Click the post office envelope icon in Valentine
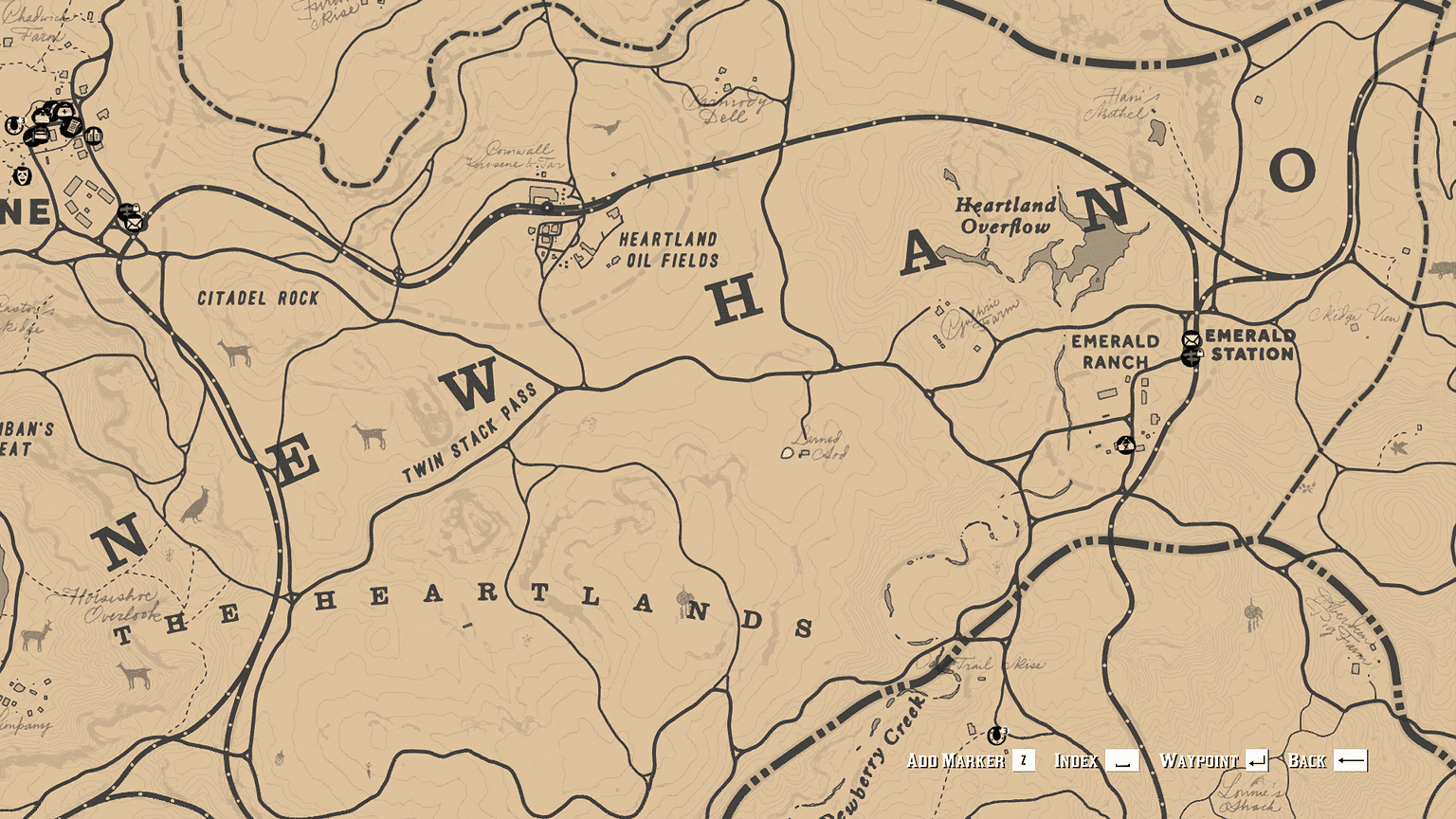1456x819 pixels. [x=134, y=223]
